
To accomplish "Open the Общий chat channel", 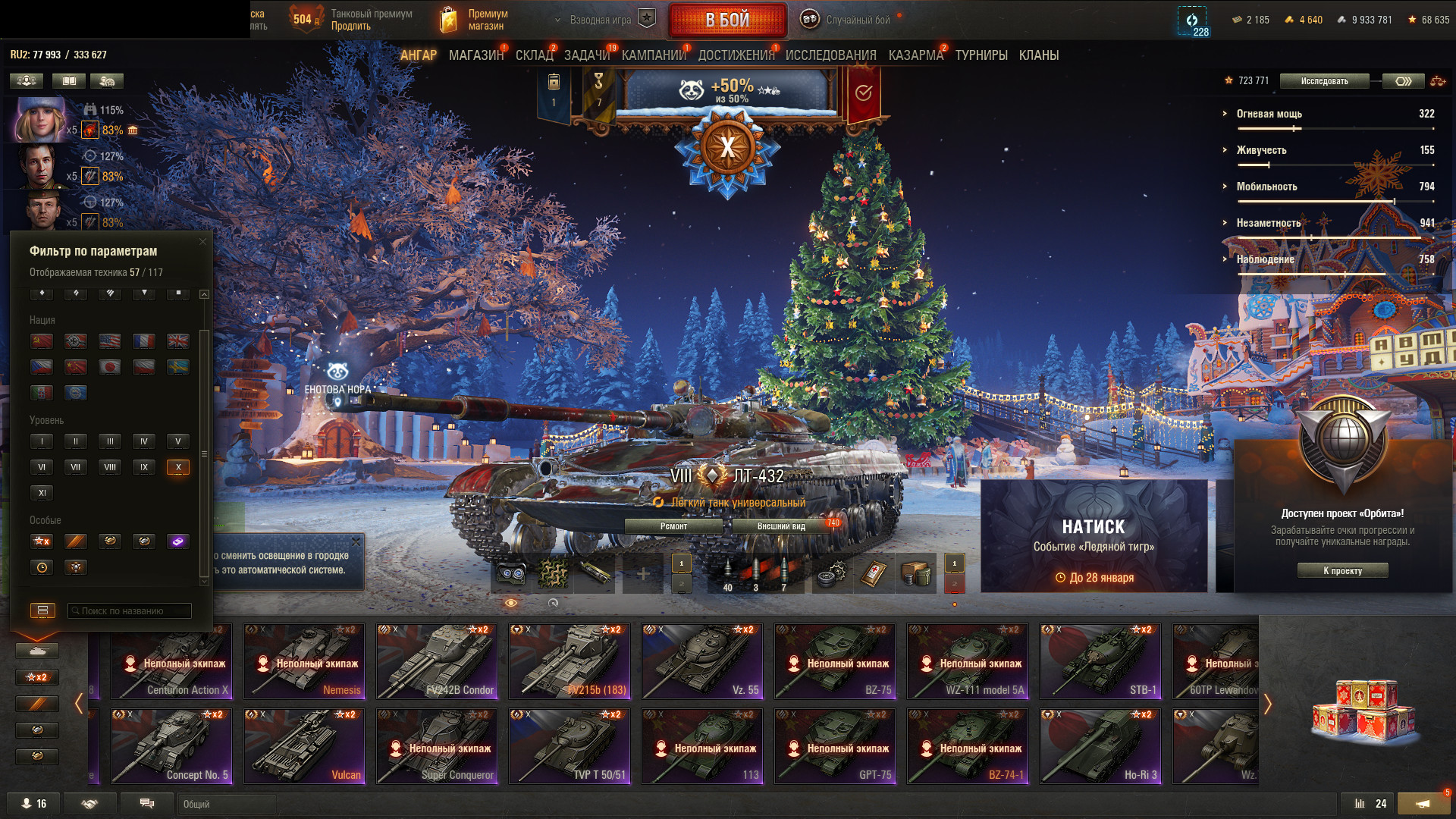I will (x=226, y=804).
